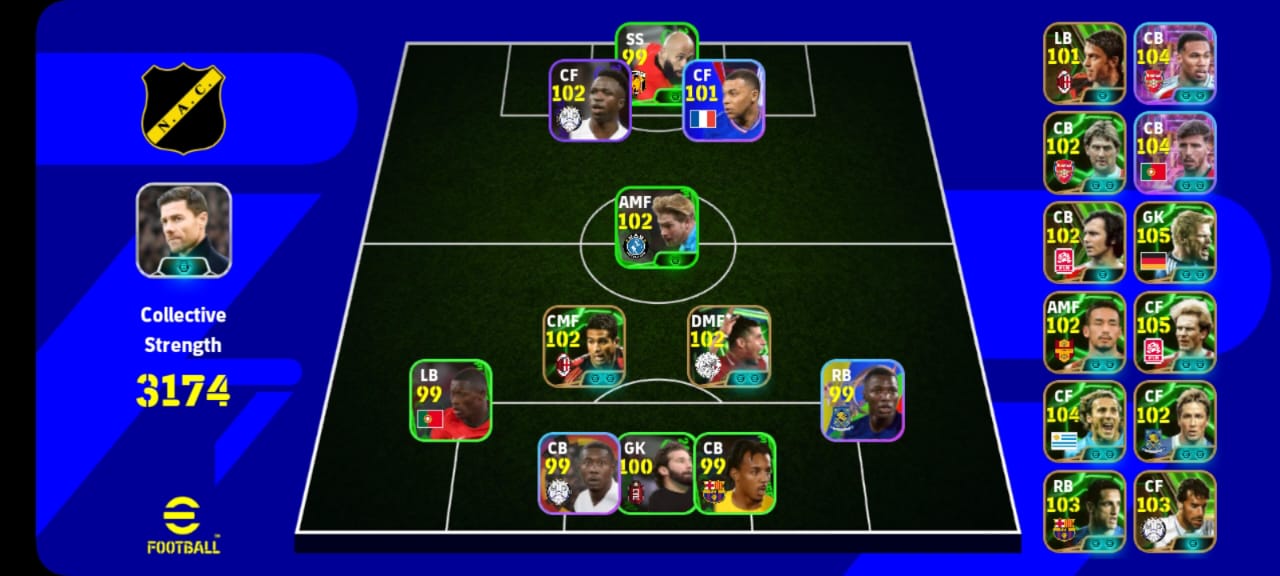The image size is (1280, 576).
Task: Select substitute LB 101 card
Action: click(1085, 63)
